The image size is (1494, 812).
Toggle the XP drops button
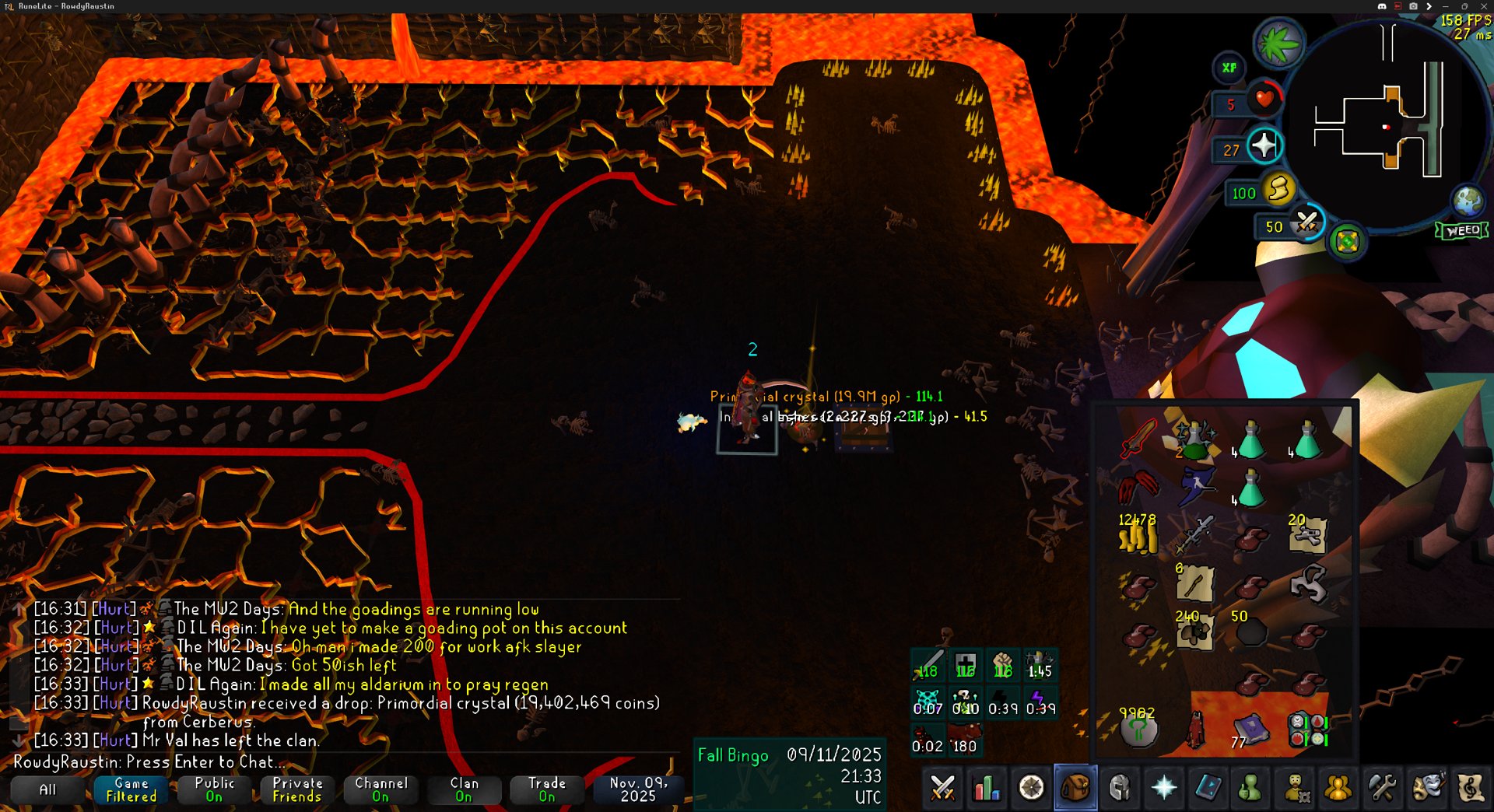pos(1229,68)
